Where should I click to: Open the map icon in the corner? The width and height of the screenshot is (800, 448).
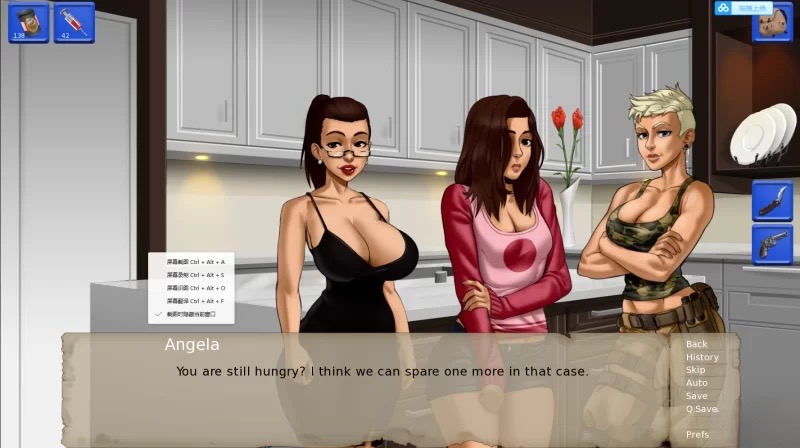pos(772,29)
